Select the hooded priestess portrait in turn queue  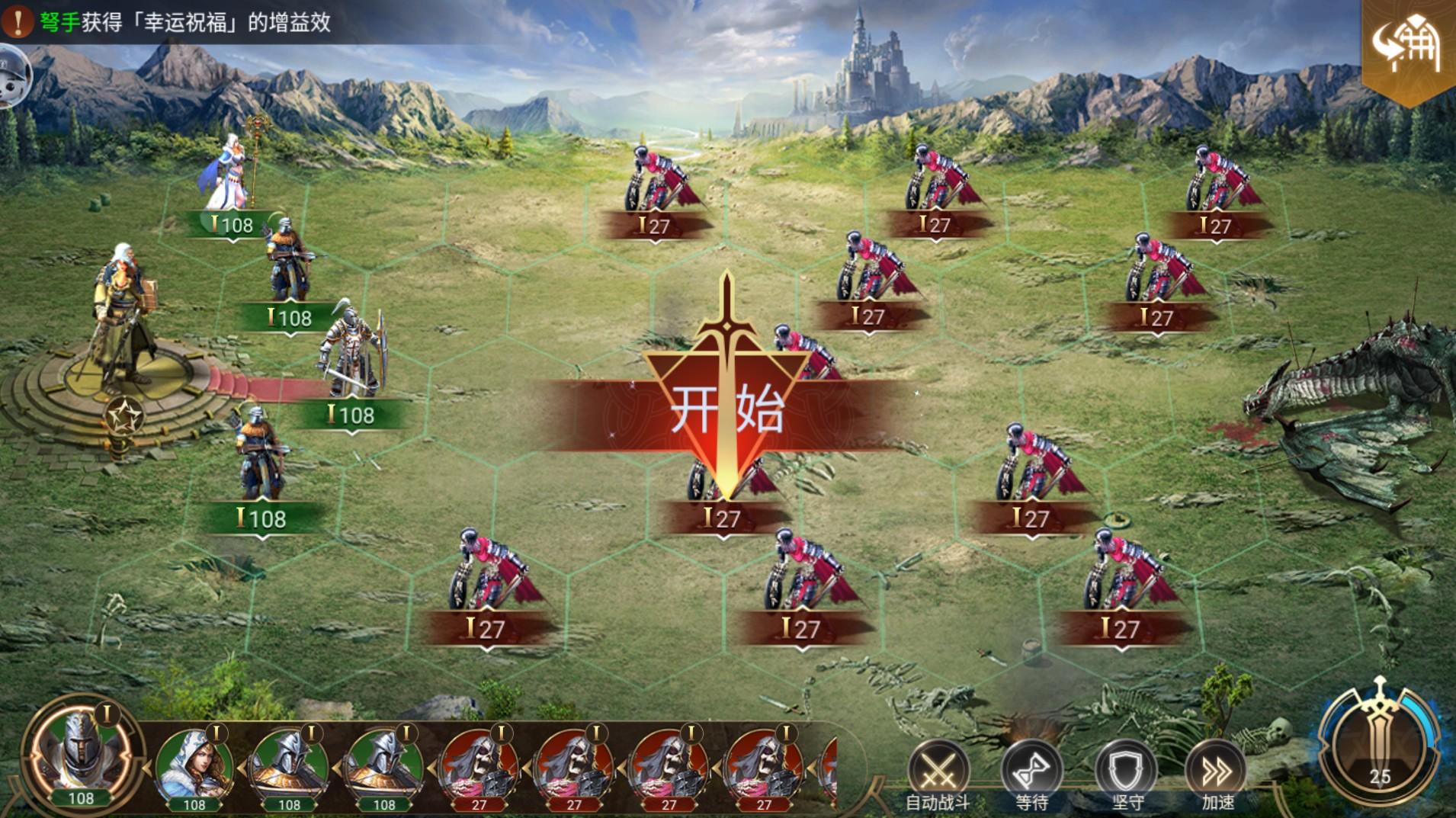pyautogui.click(x=194, y=766)
